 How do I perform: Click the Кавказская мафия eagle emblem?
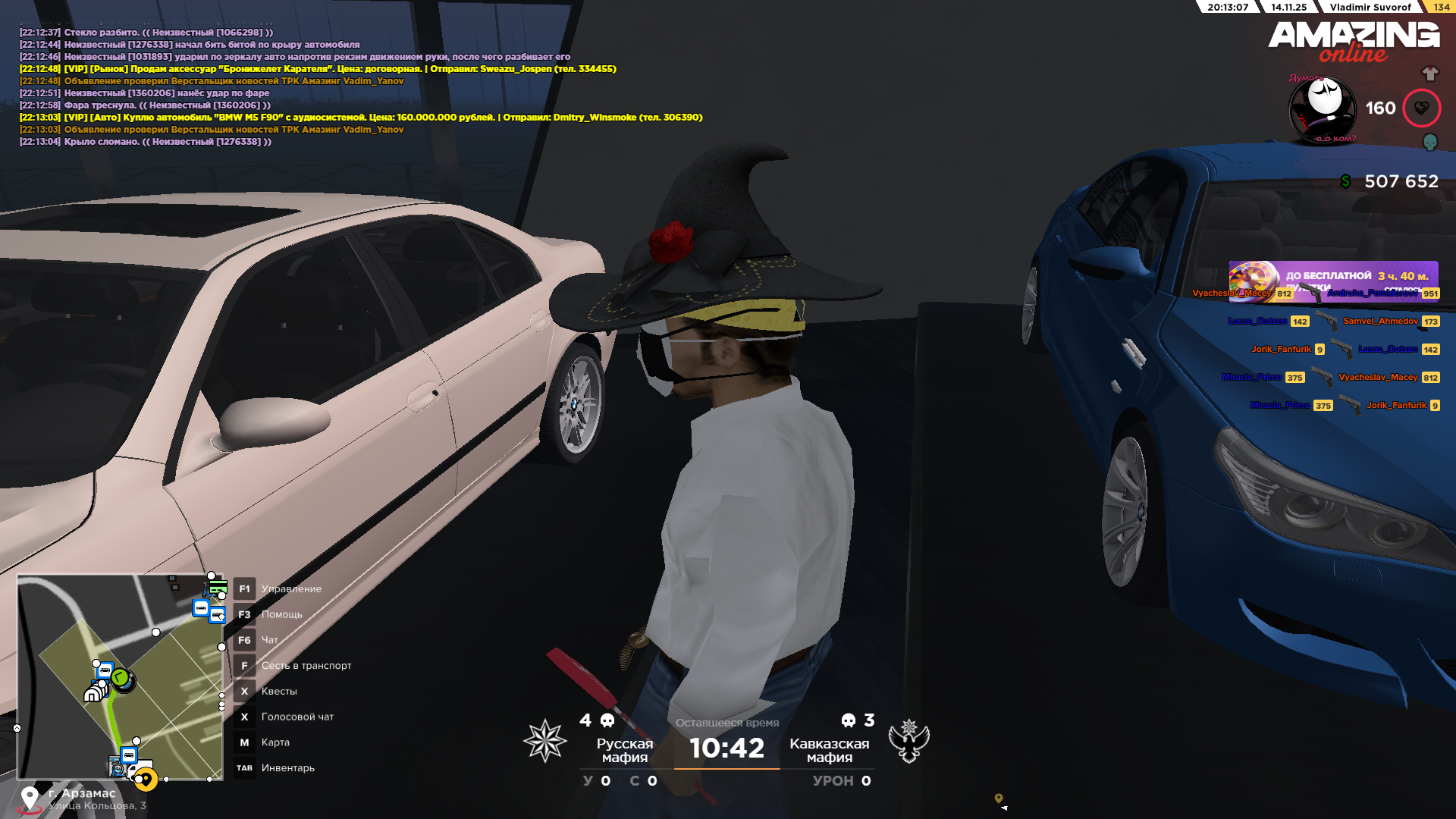(x=908, y=741)
